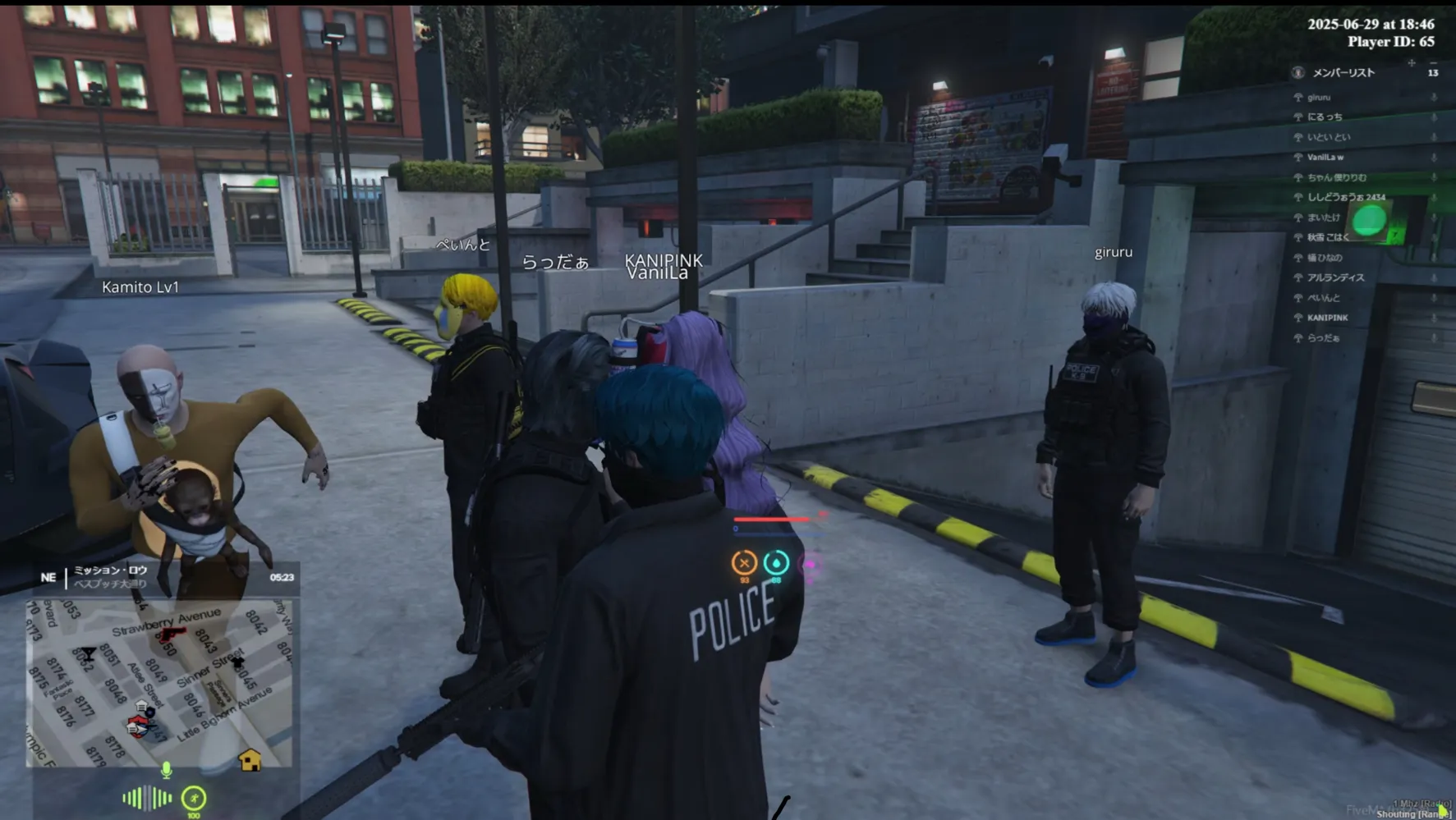
Task: Select らっだぁ member row
Action: (1323, 337)
